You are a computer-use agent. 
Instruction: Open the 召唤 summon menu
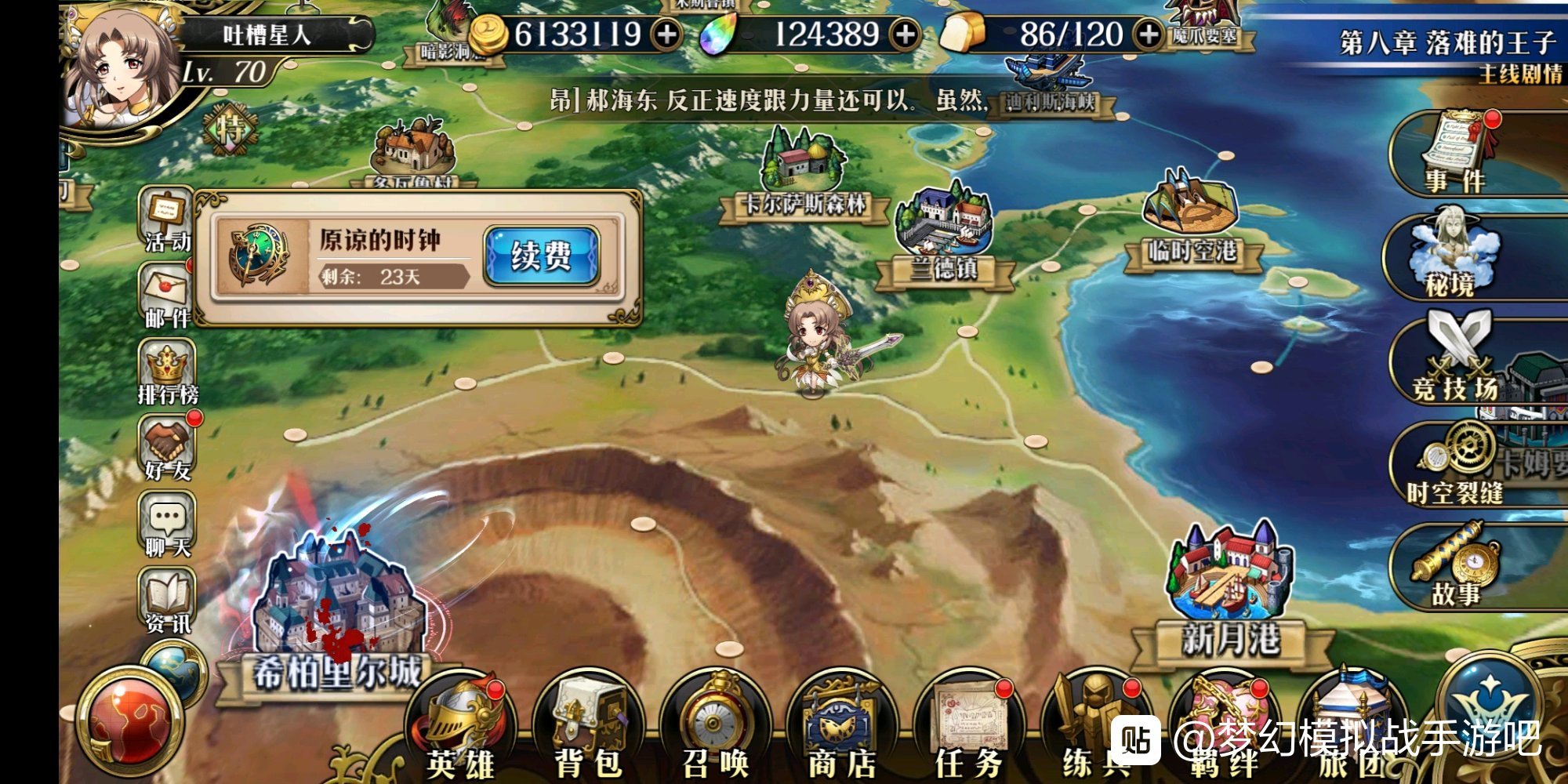tap(715, 729)
